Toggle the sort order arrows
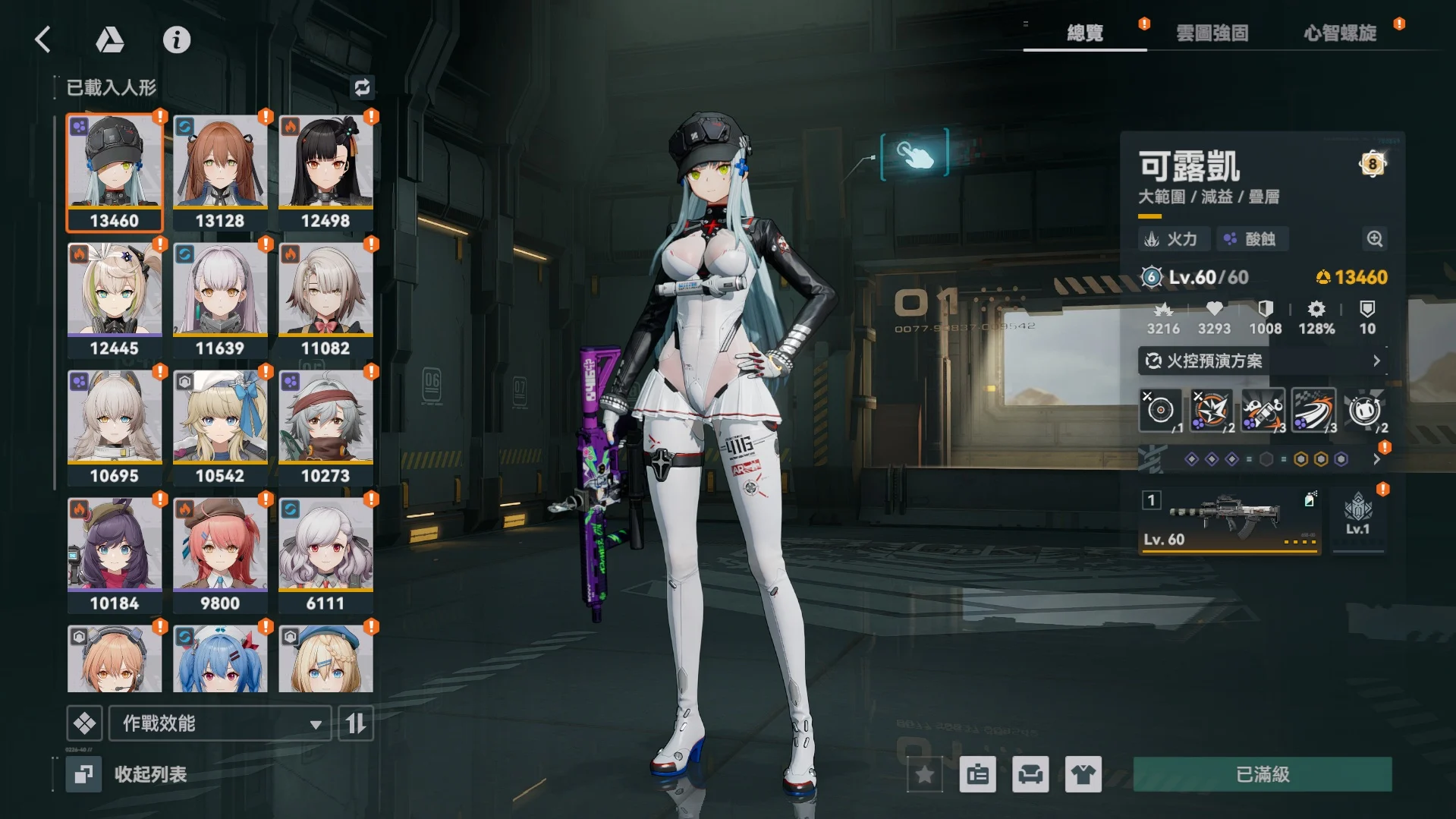 coord(356,723)
